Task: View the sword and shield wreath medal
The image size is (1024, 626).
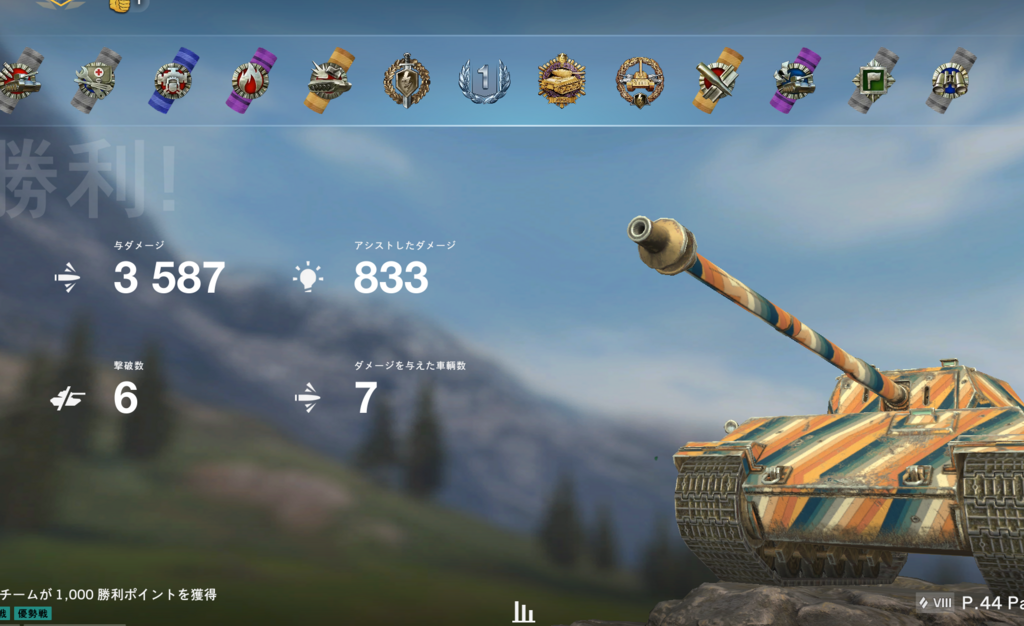Action: [407, 80]
